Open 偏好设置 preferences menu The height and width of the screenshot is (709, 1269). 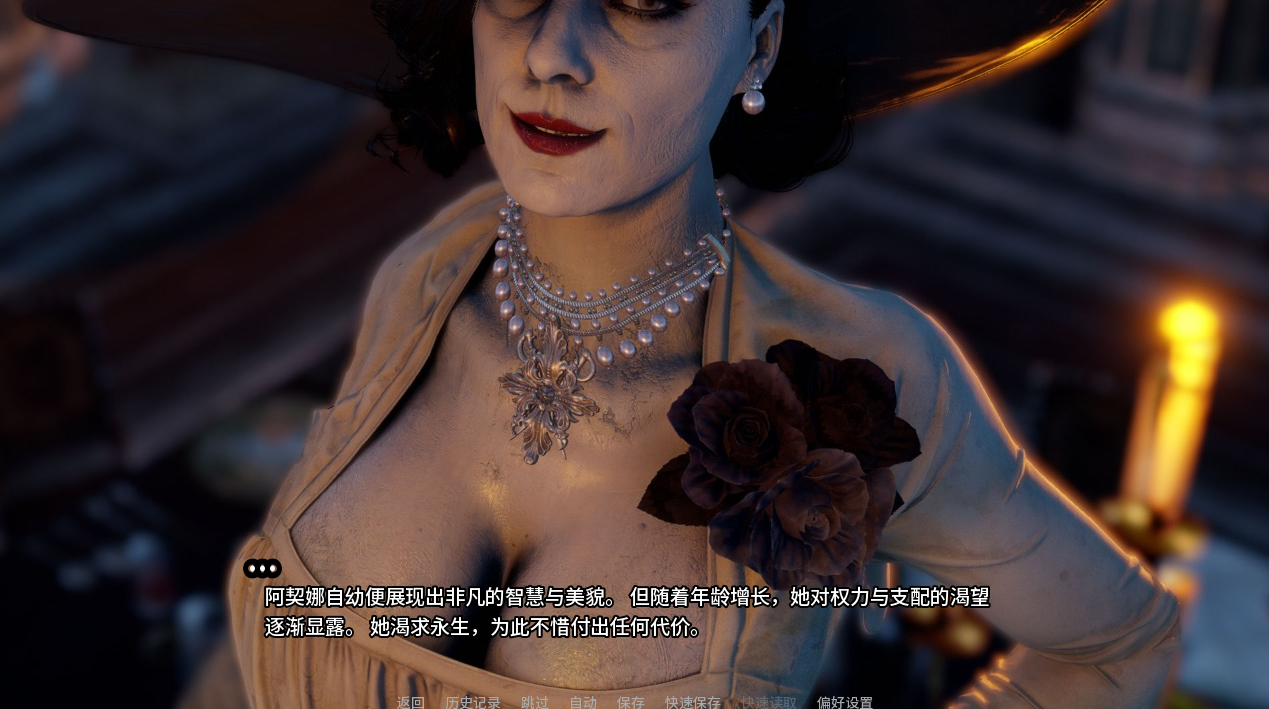[845, 702]
